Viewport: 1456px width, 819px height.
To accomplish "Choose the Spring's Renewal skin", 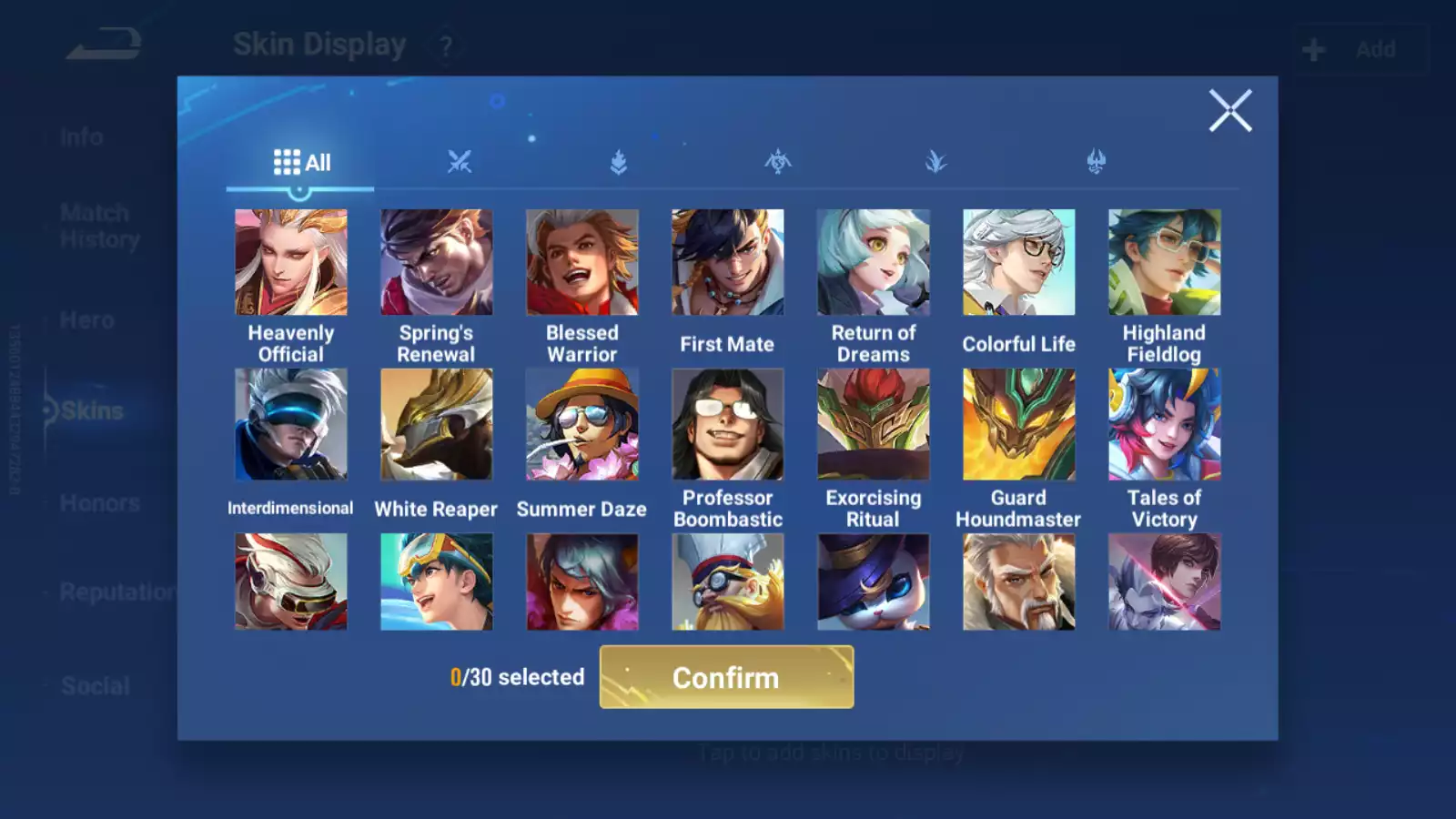I will pyautogui.click(x=437, y=263).
